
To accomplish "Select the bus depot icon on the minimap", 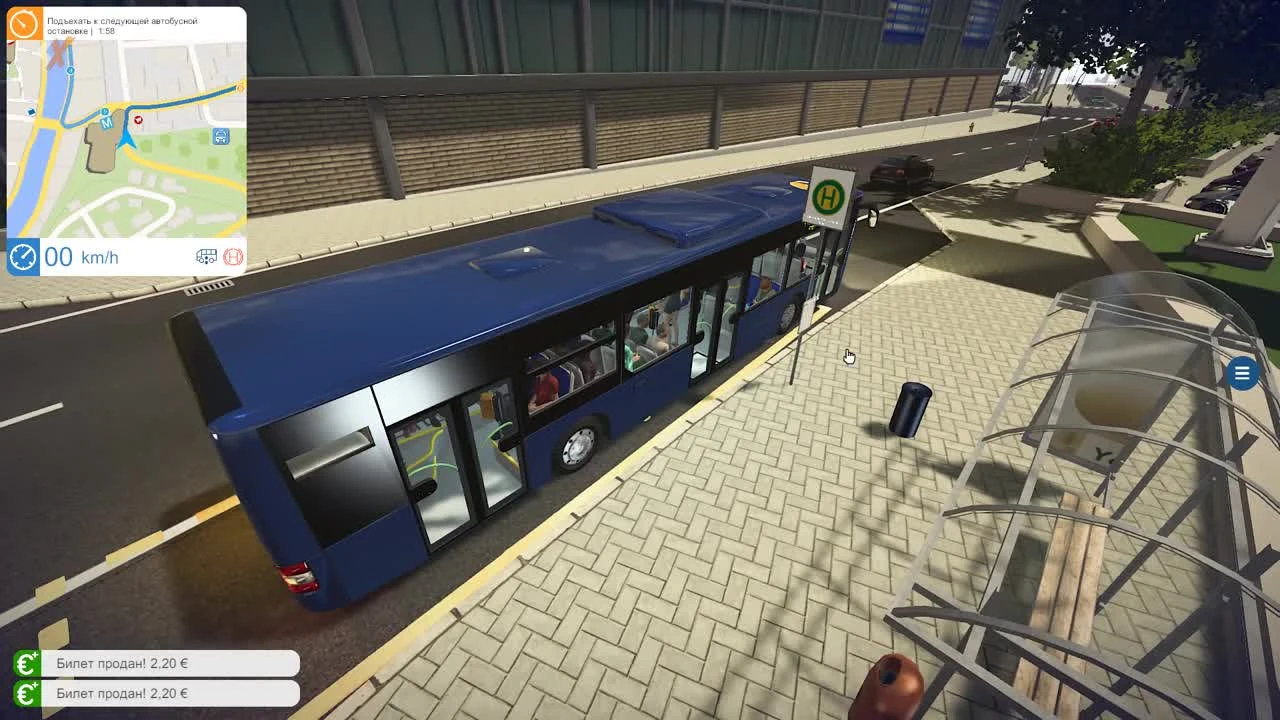I will pos(219,137).
